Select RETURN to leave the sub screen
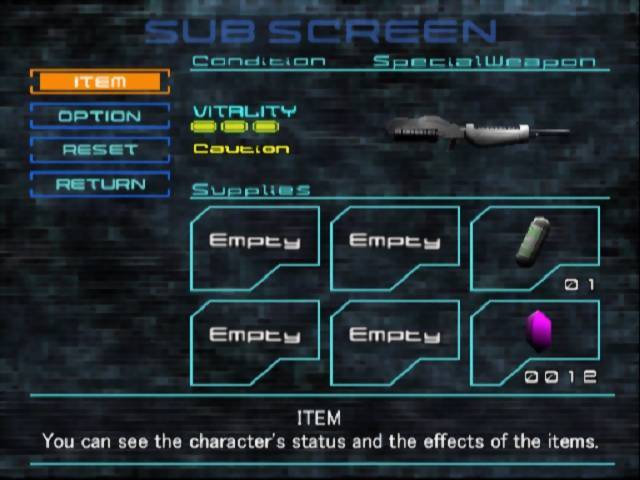This screenshot has width=640, height=480. pyautogui.click(x=100, y=185)
